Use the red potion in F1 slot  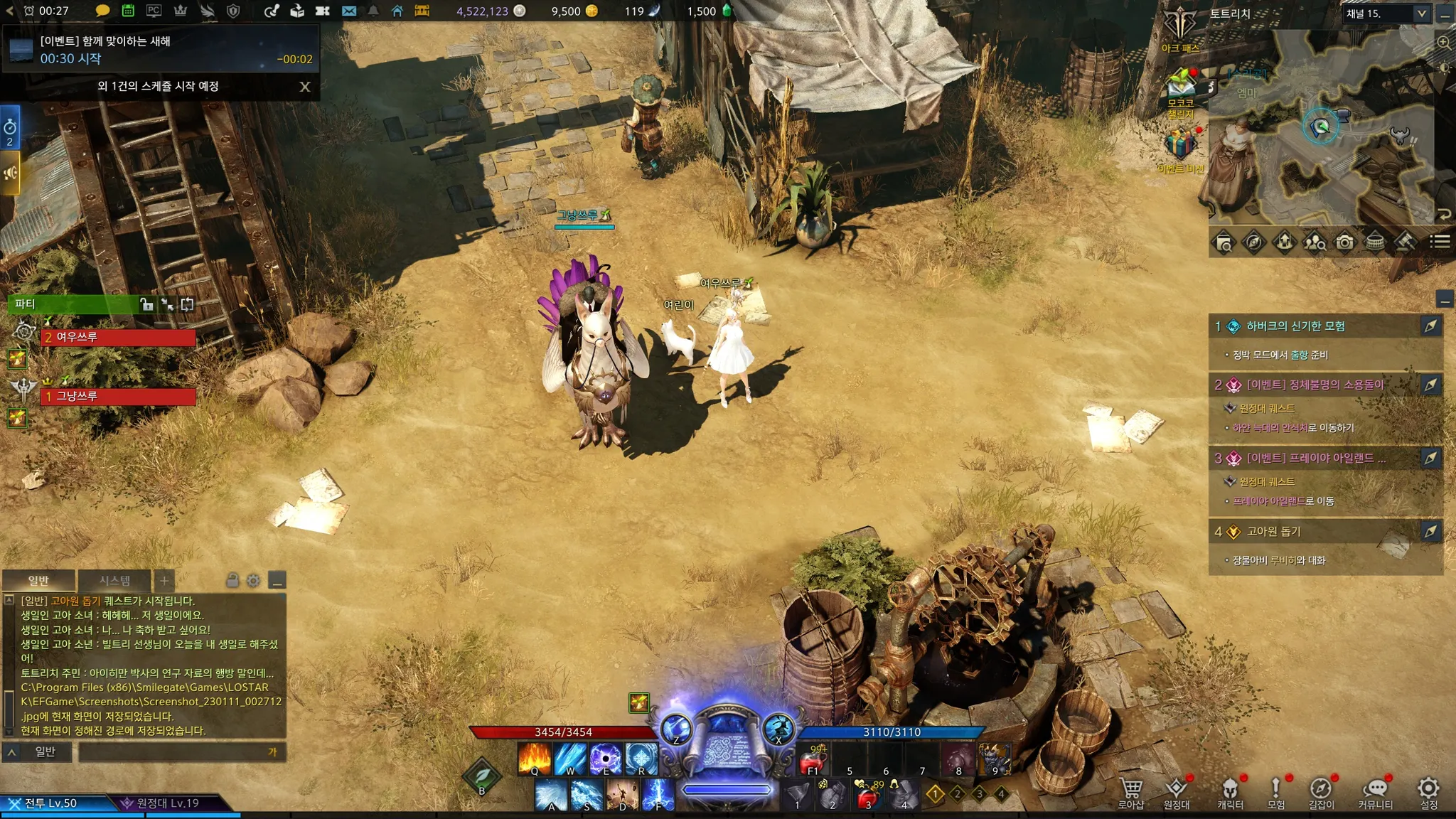(813, 761)
